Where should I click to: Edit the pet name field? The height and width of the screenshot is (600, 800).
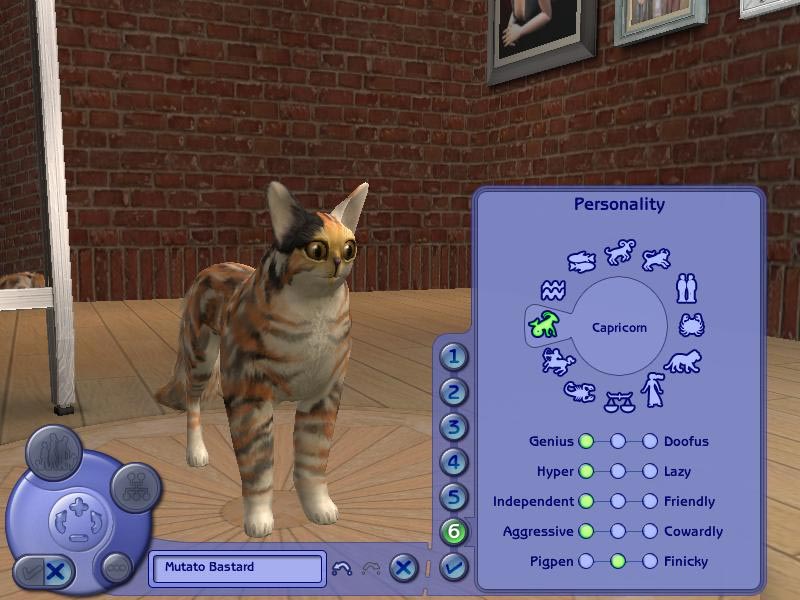pos(238,568)
